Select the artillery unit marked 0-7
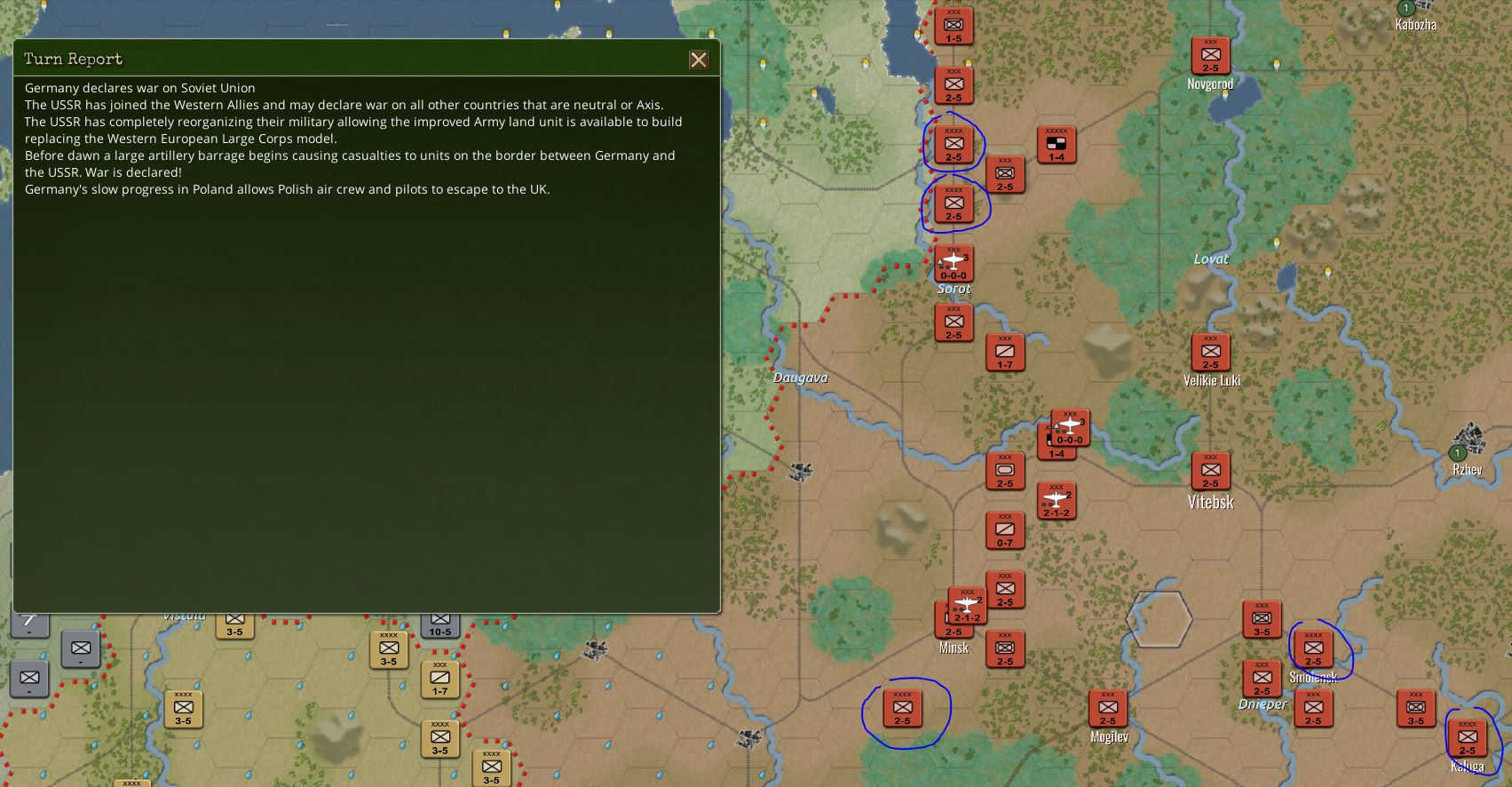Viewport: 1512px width, 787px height. (x=1006, y=530)
